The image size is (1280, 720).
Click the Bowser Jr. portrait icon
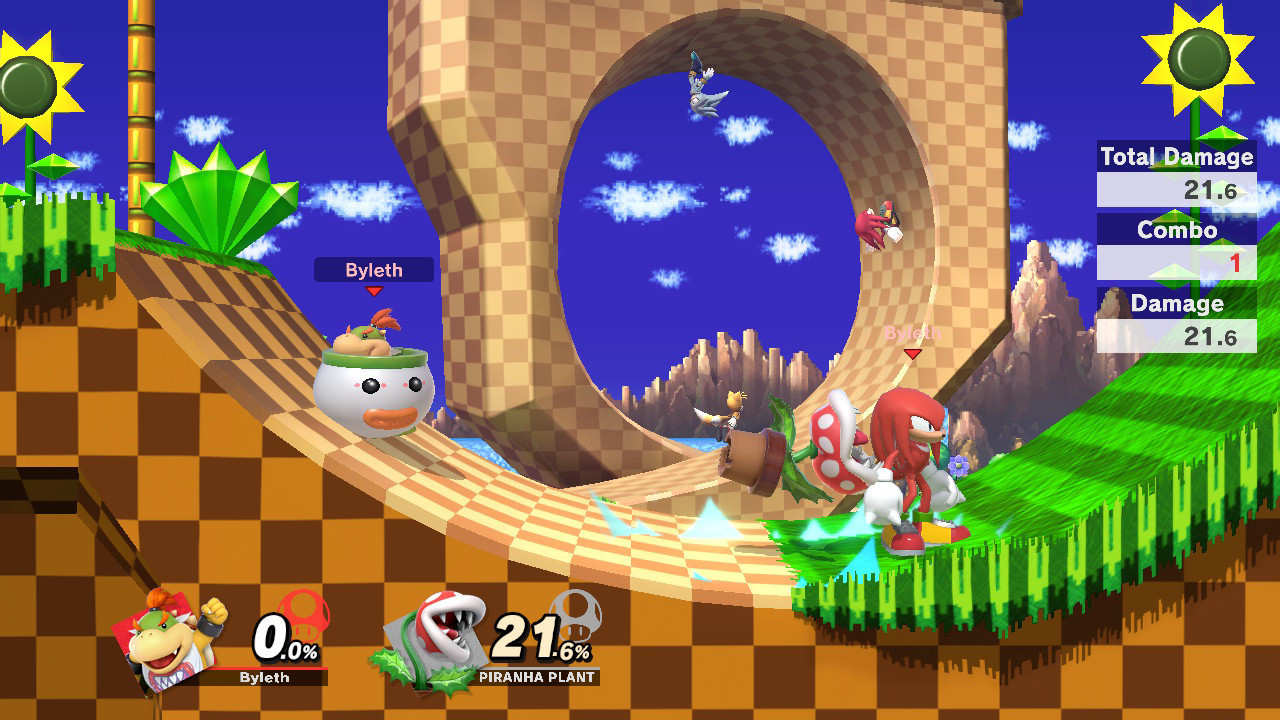coord(165,640)
